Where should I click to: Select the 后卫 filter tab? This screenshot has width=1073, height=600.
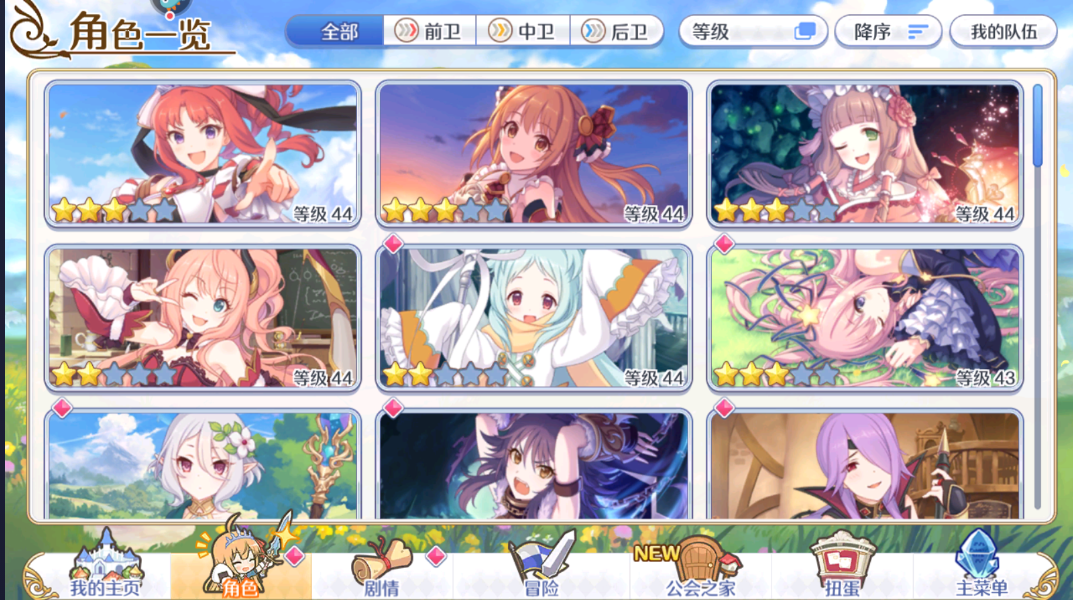coord(617,31)
